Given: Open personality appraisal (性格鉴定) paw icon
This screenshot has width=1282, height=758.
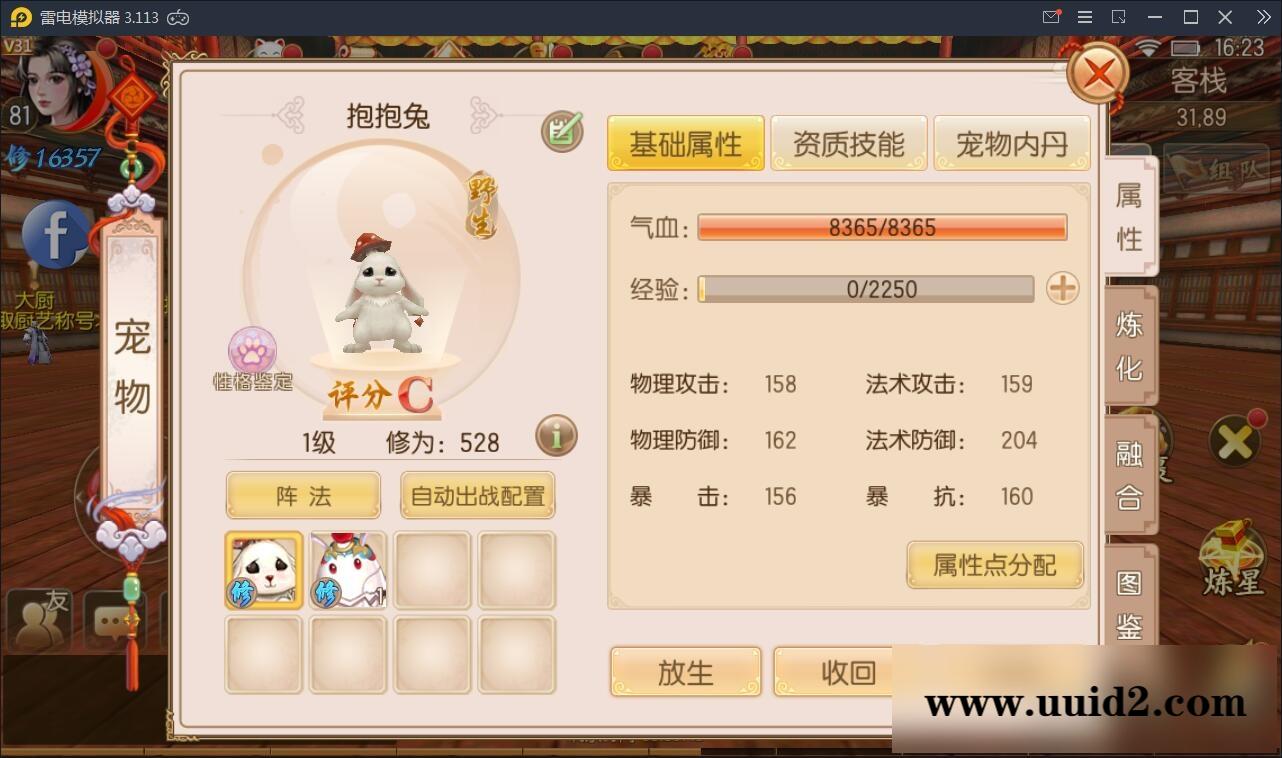Looking at the screenshot, I should 252,352.
